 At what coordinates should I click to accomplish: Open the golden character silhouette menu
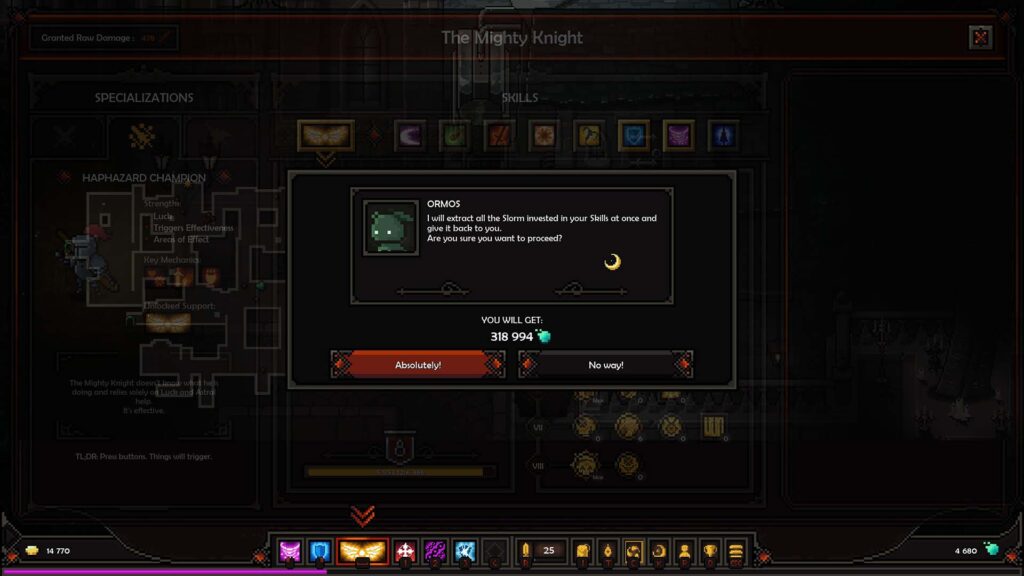685,551
